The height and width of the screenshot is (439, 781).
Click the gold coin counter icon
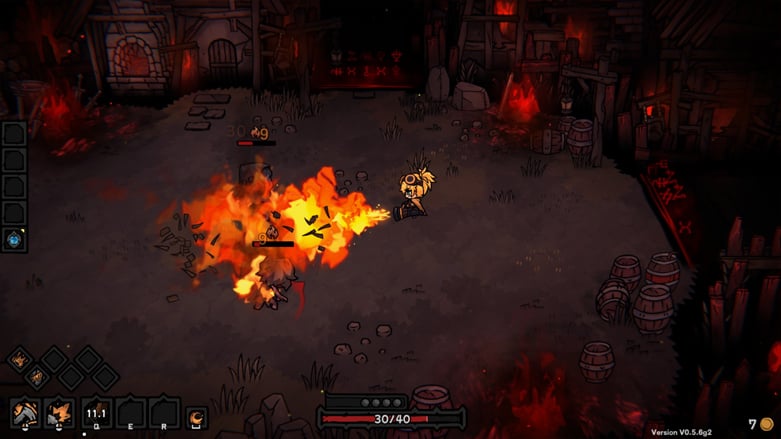[766, 425]
